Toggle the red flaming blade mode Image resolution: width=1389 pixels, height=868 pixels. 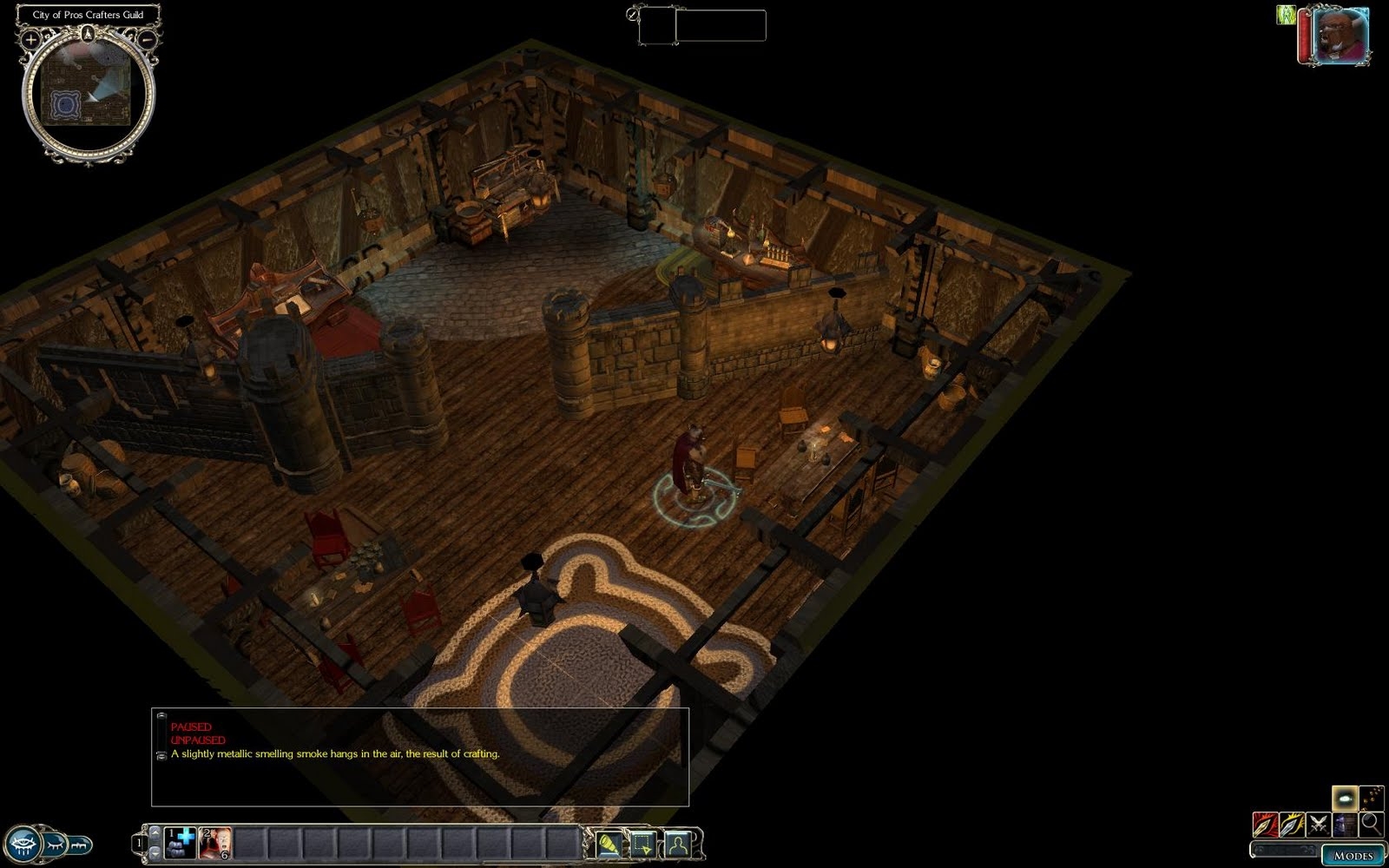(x=1265, y=824)
